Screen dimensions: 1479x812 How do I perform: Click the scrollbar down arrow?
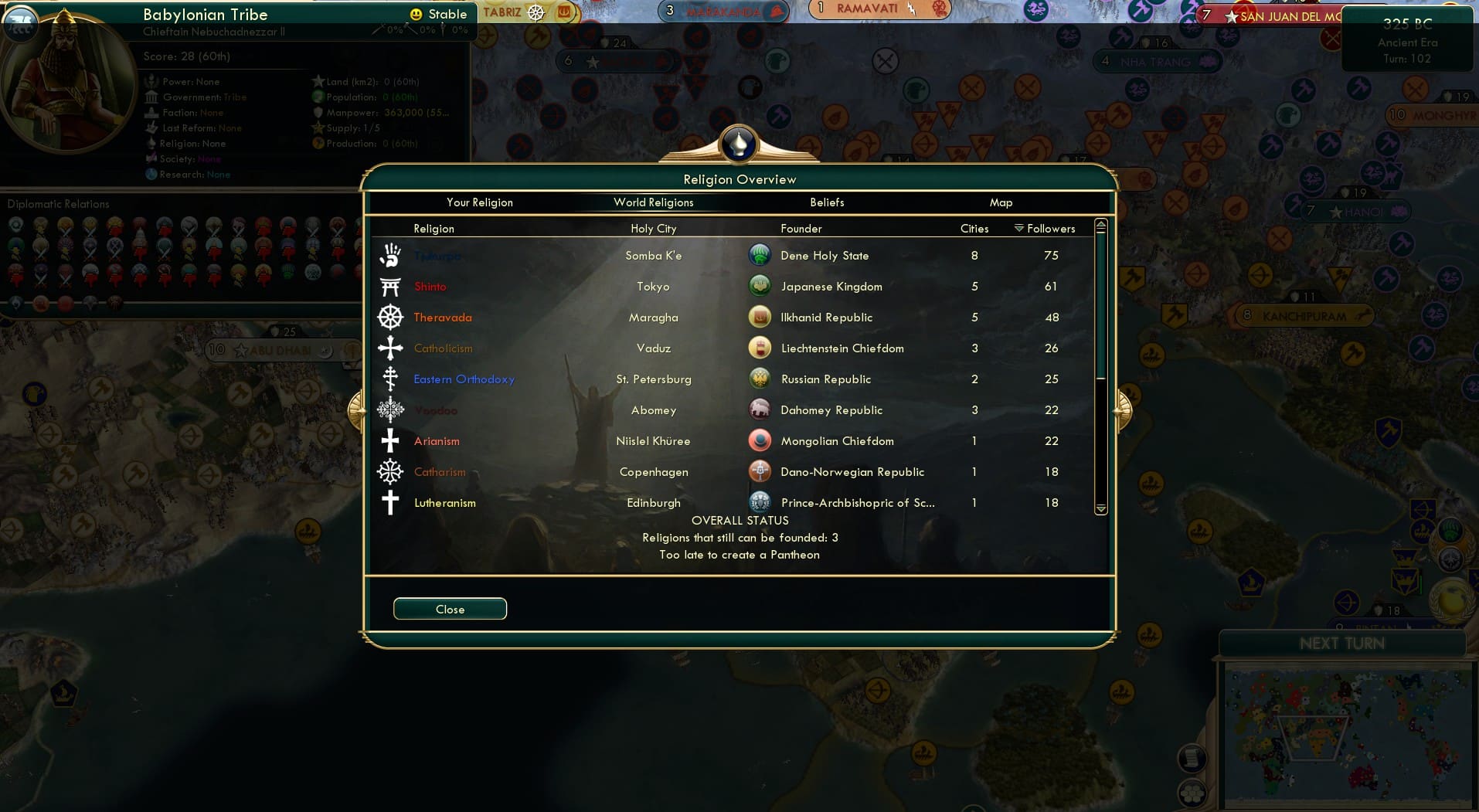(1099, 508)
